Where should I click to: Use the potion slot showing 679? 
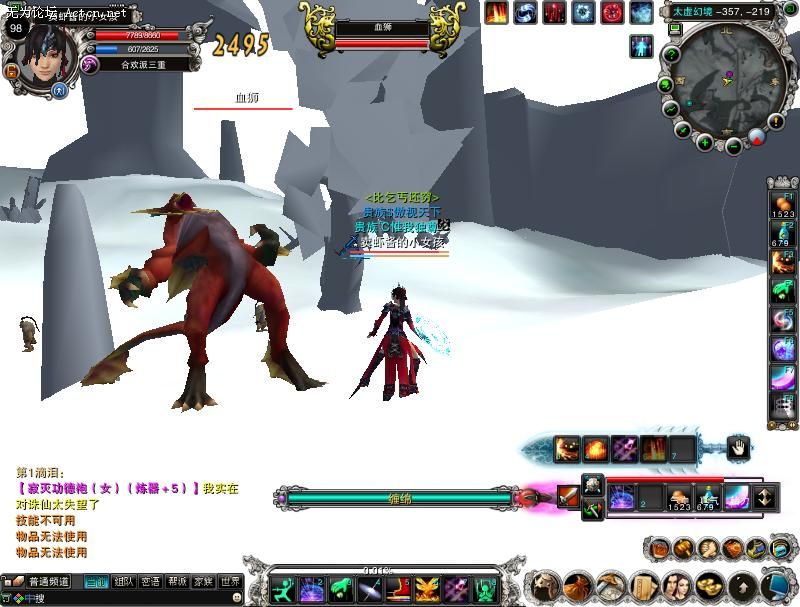(708, 497)
